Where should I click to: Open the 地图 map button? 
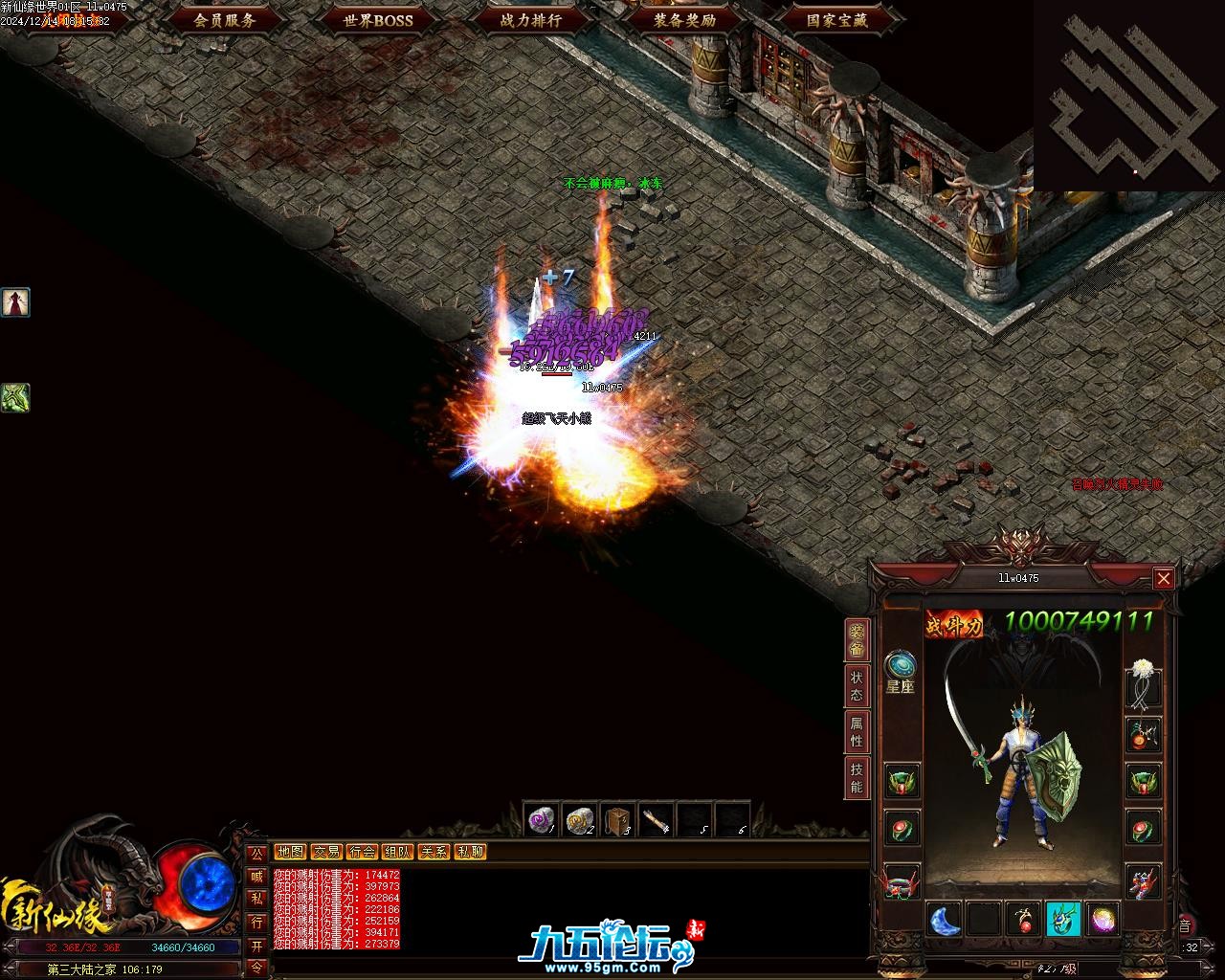coord(290,852)
